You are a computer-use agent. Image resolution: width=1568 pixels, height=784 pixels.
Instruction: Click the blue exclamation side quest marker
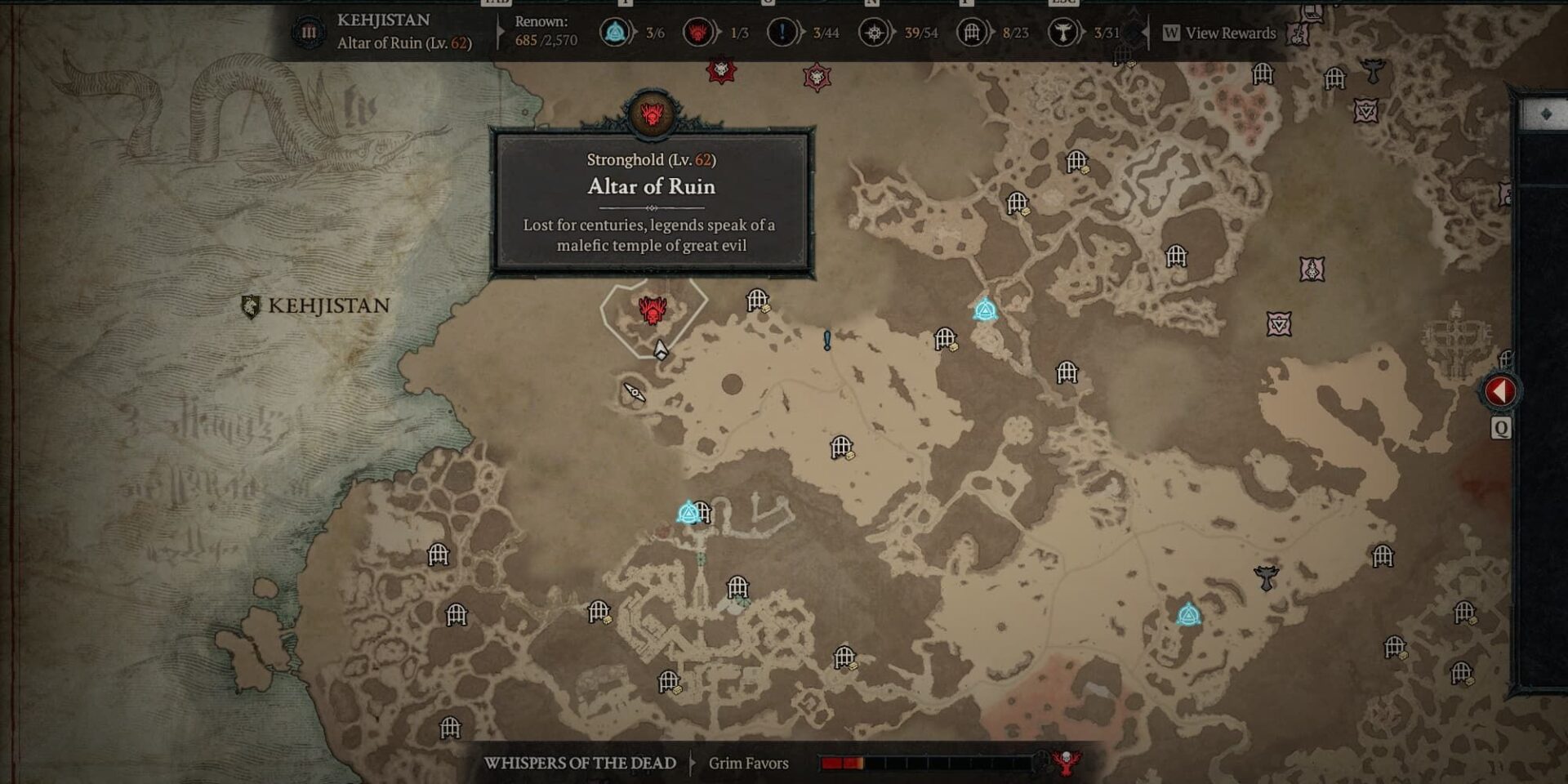[x=827, y=340]
